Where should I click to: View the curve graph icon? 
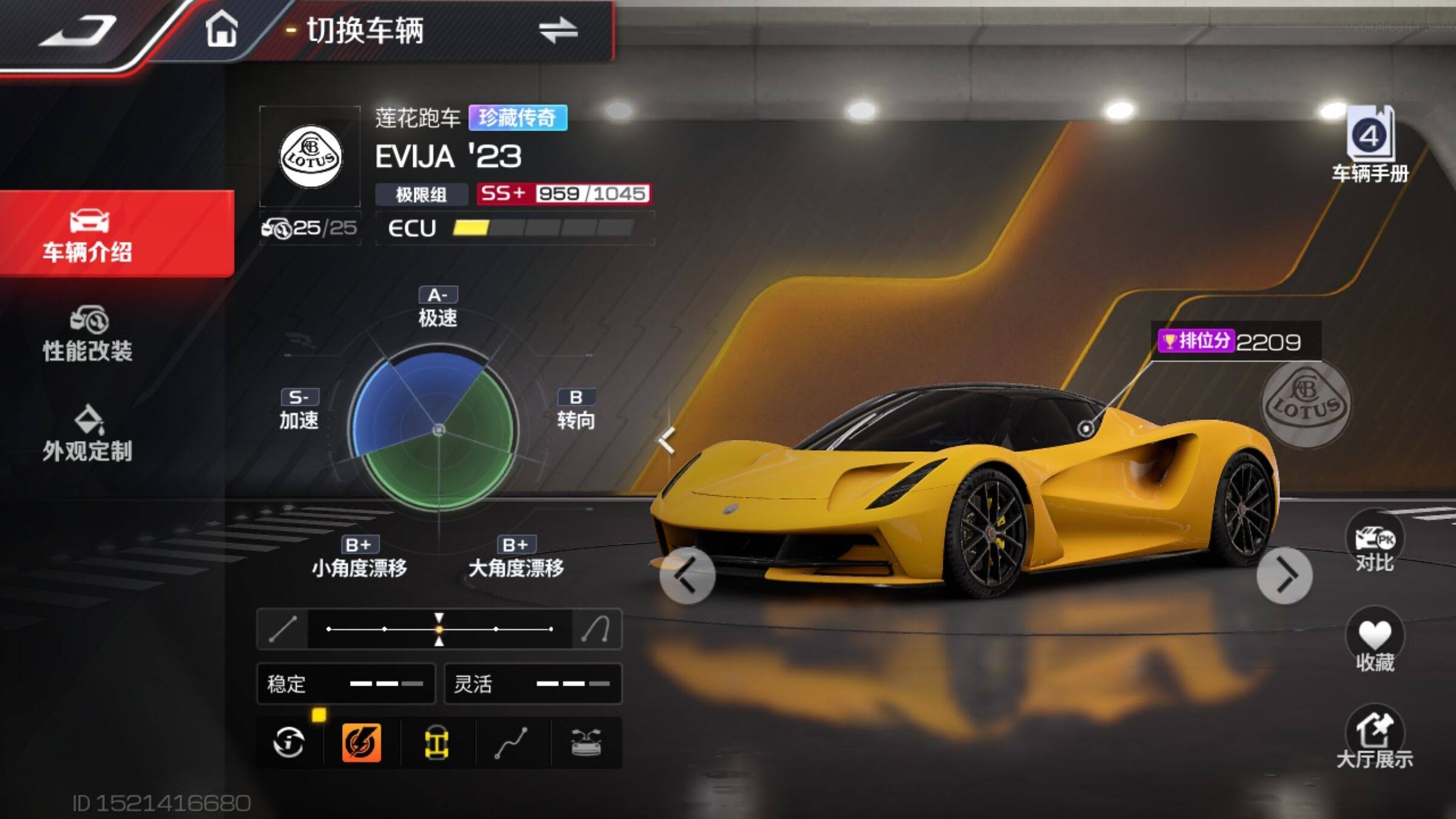511,743
